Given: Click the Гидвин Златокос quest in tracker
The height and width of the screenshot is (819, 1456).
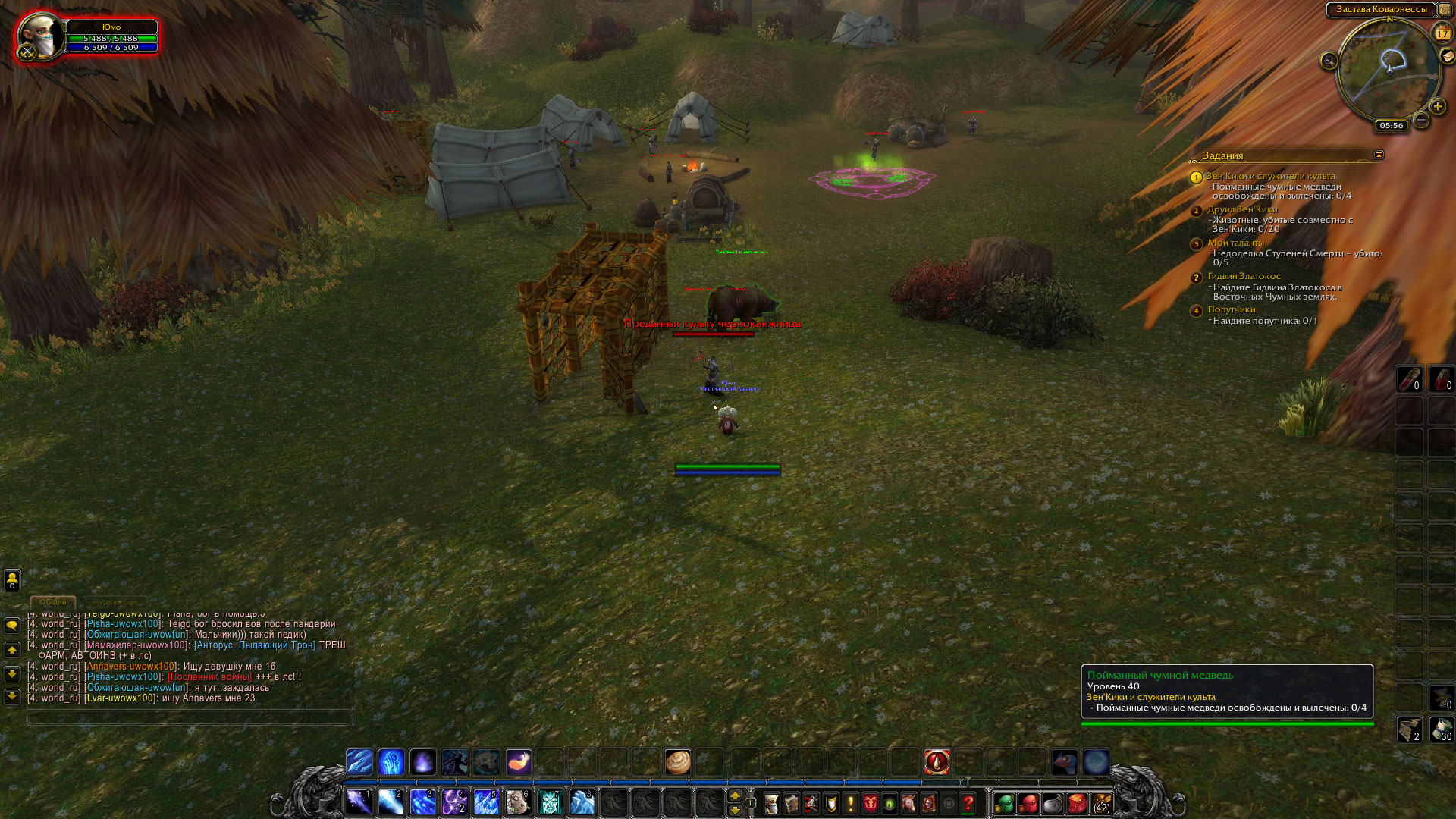Looking at the screenshot, I should (1244, 276).
